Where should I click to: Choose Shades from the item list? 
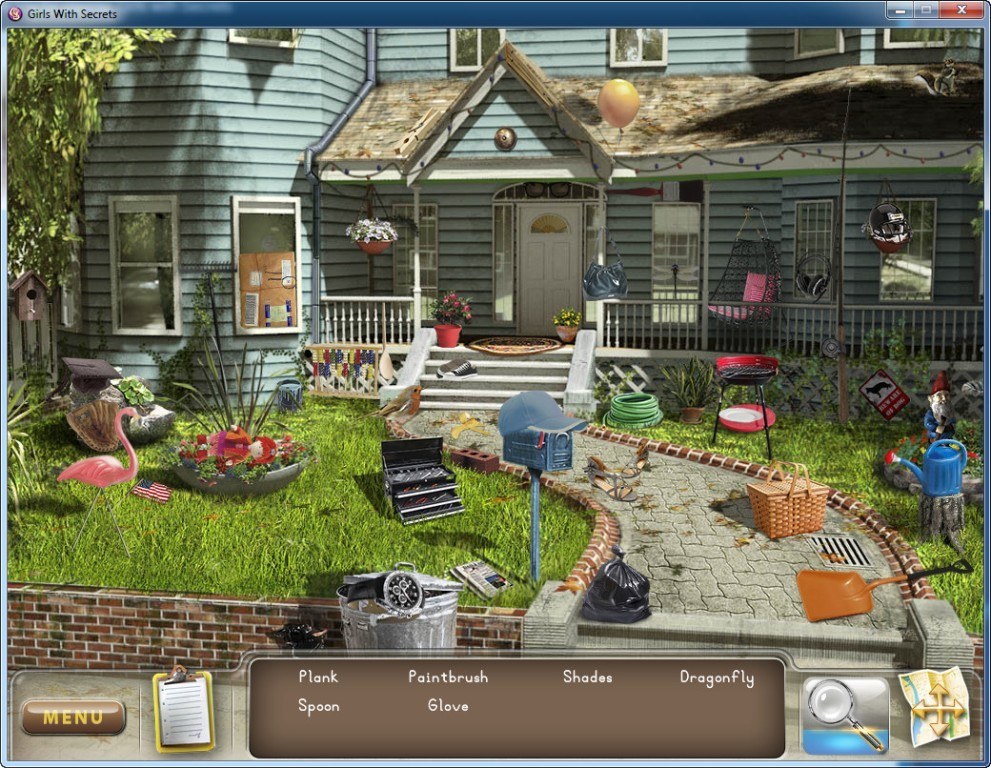tap(587, 677)
